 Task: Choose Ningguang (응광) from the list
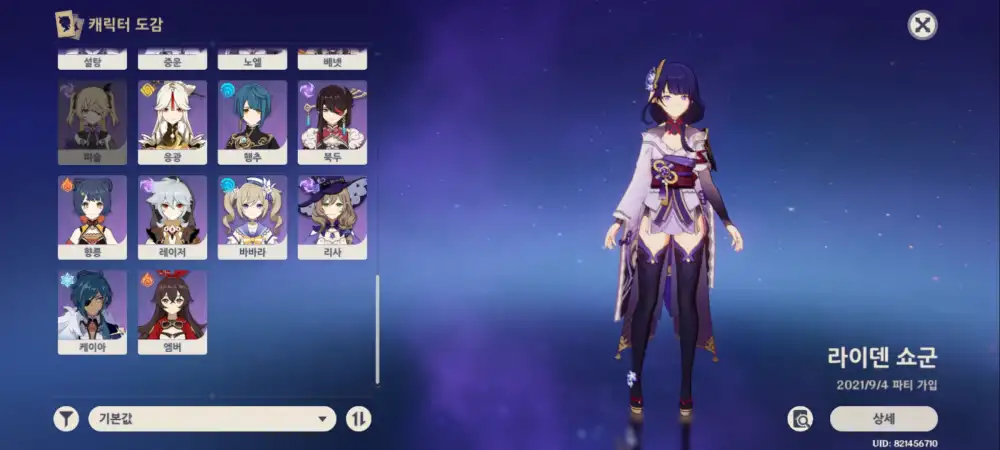172,121
